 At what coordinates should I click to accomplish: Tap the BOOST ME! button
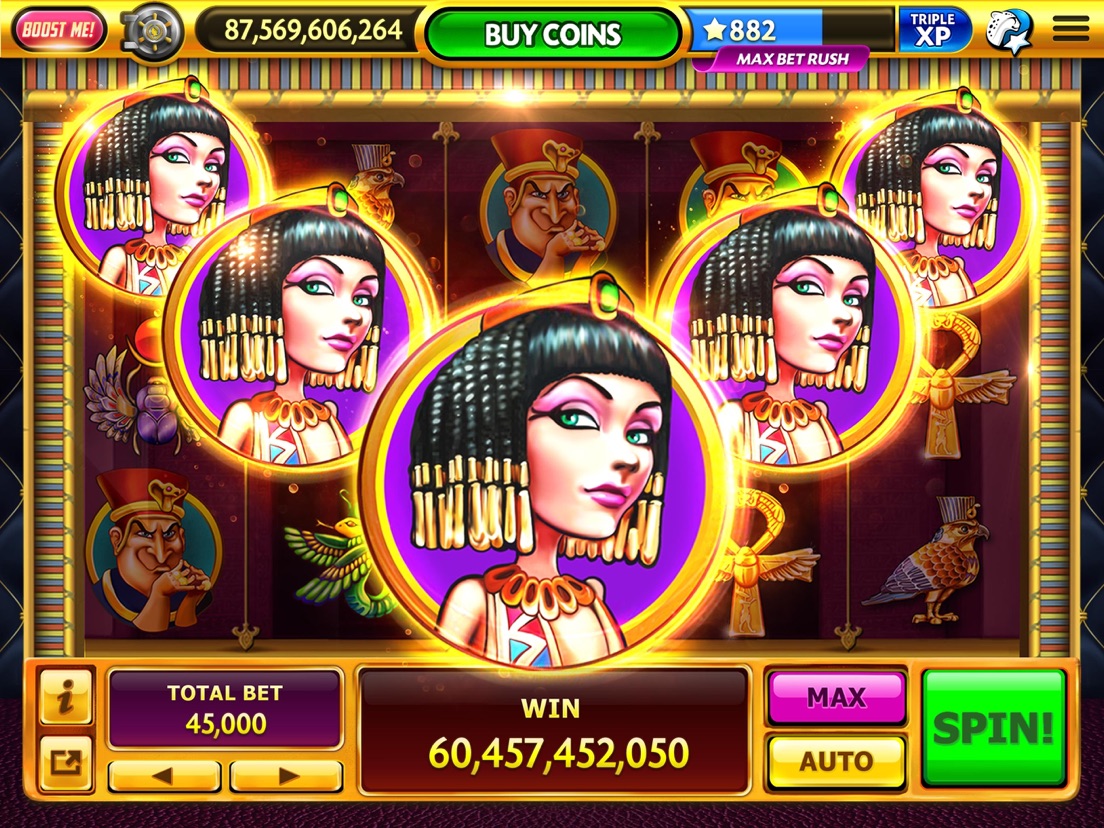click(59, 31)
